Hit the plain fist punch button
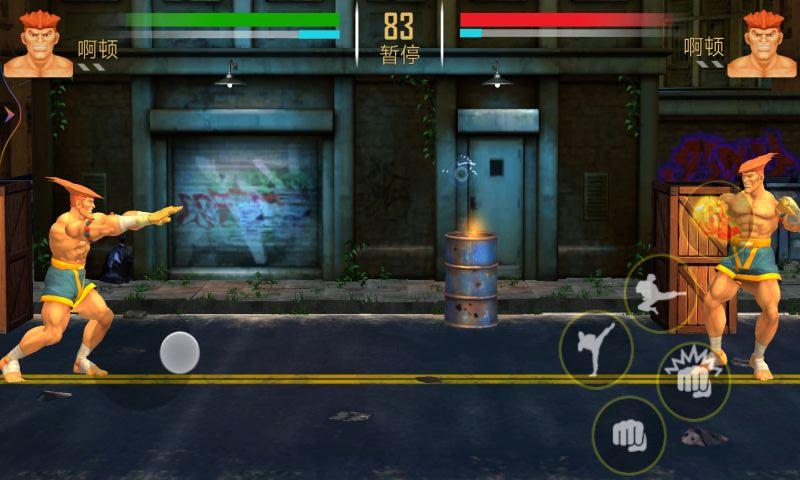This screenshot has width=800, height=480. (x=629, y=434)
